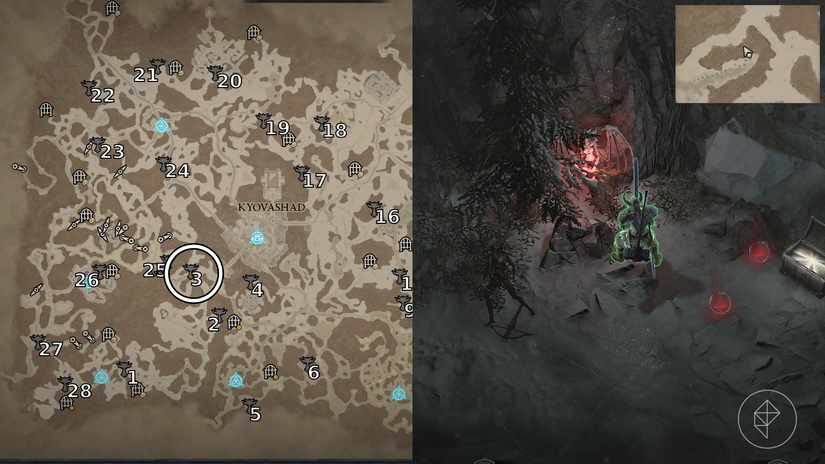Pick altar marker number 6
Viewport: 825px width, 464px height.
308,367
